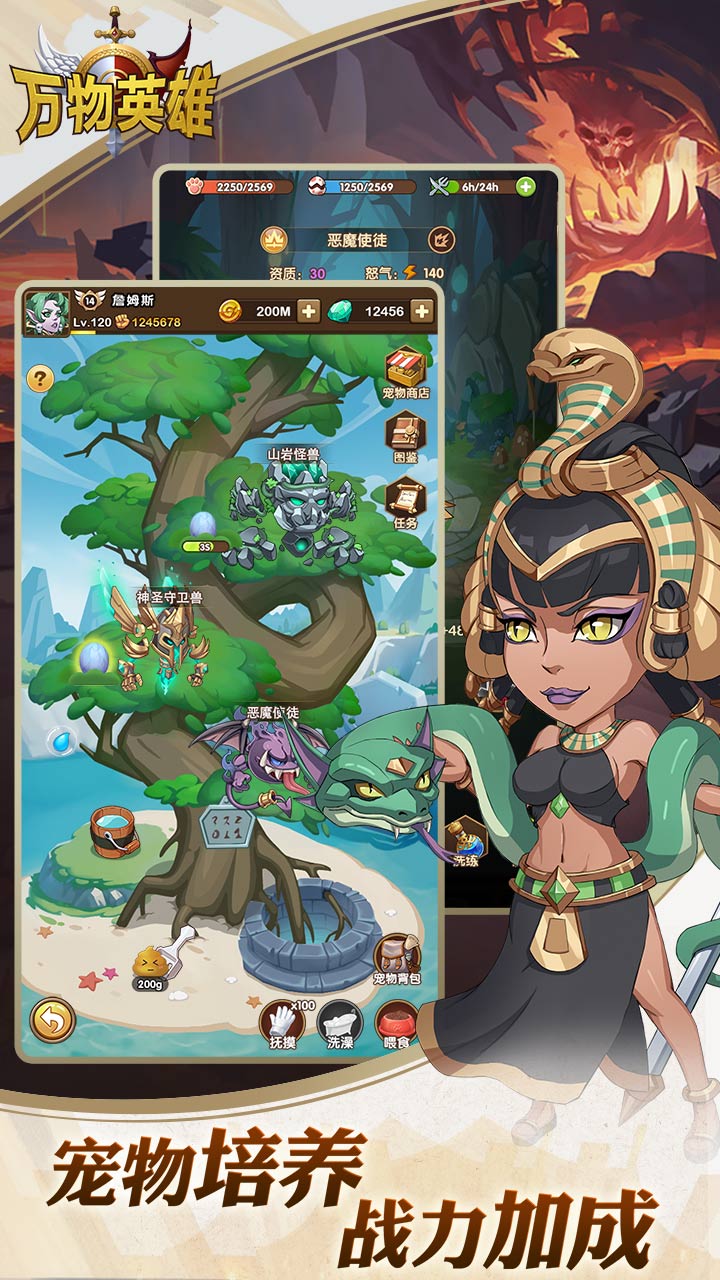Viewport: 720px width, 1280px height.
Task: Go back with the yellow return arrow
Action: [x=52, y=1020]
